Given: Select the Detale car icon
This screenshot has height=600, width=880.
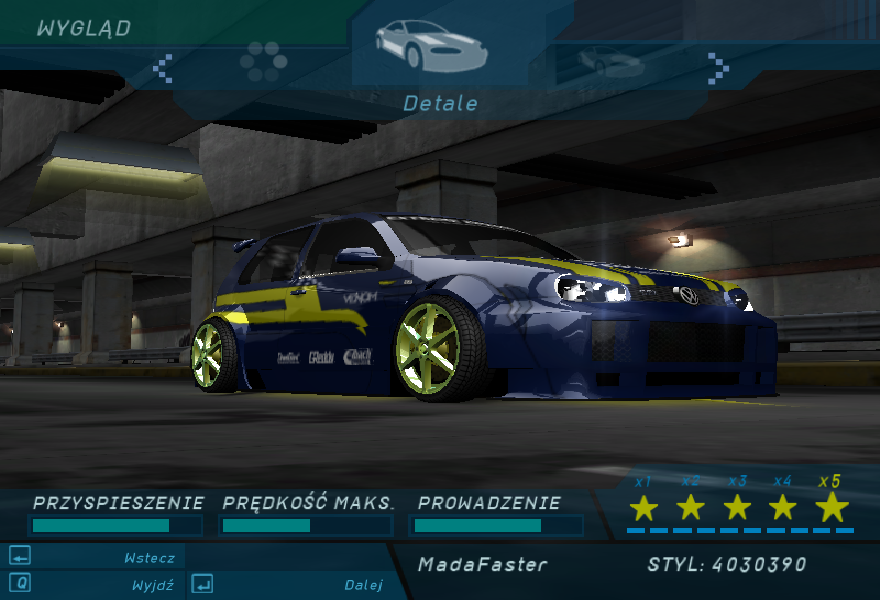Looking at the screenshot, I should coord(430,46).
